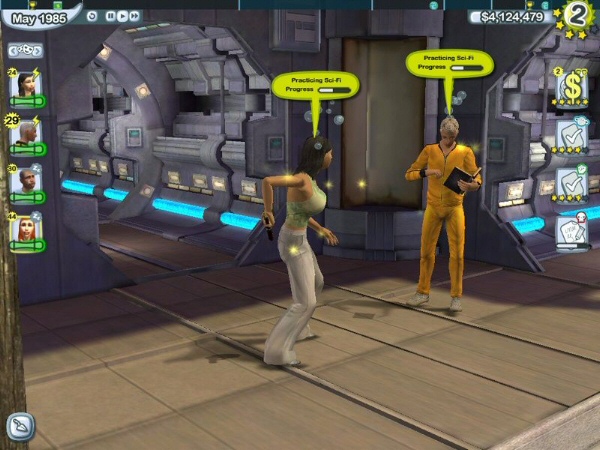600x450 pixels.
Task: Select the dark-haired woman's star portrait
Action: tap(24, 83)
